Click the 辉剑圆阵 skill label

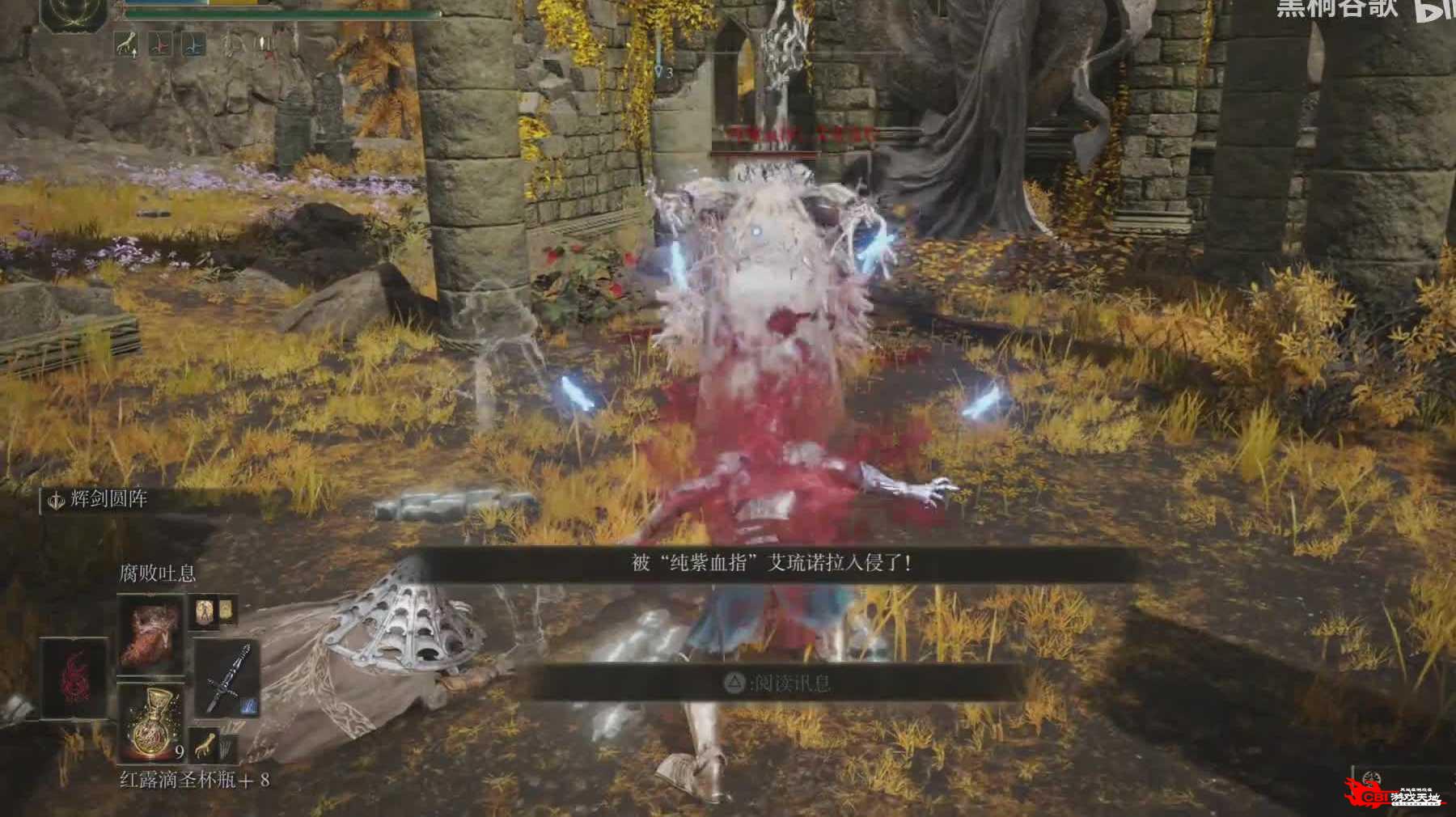click(108, 499)
